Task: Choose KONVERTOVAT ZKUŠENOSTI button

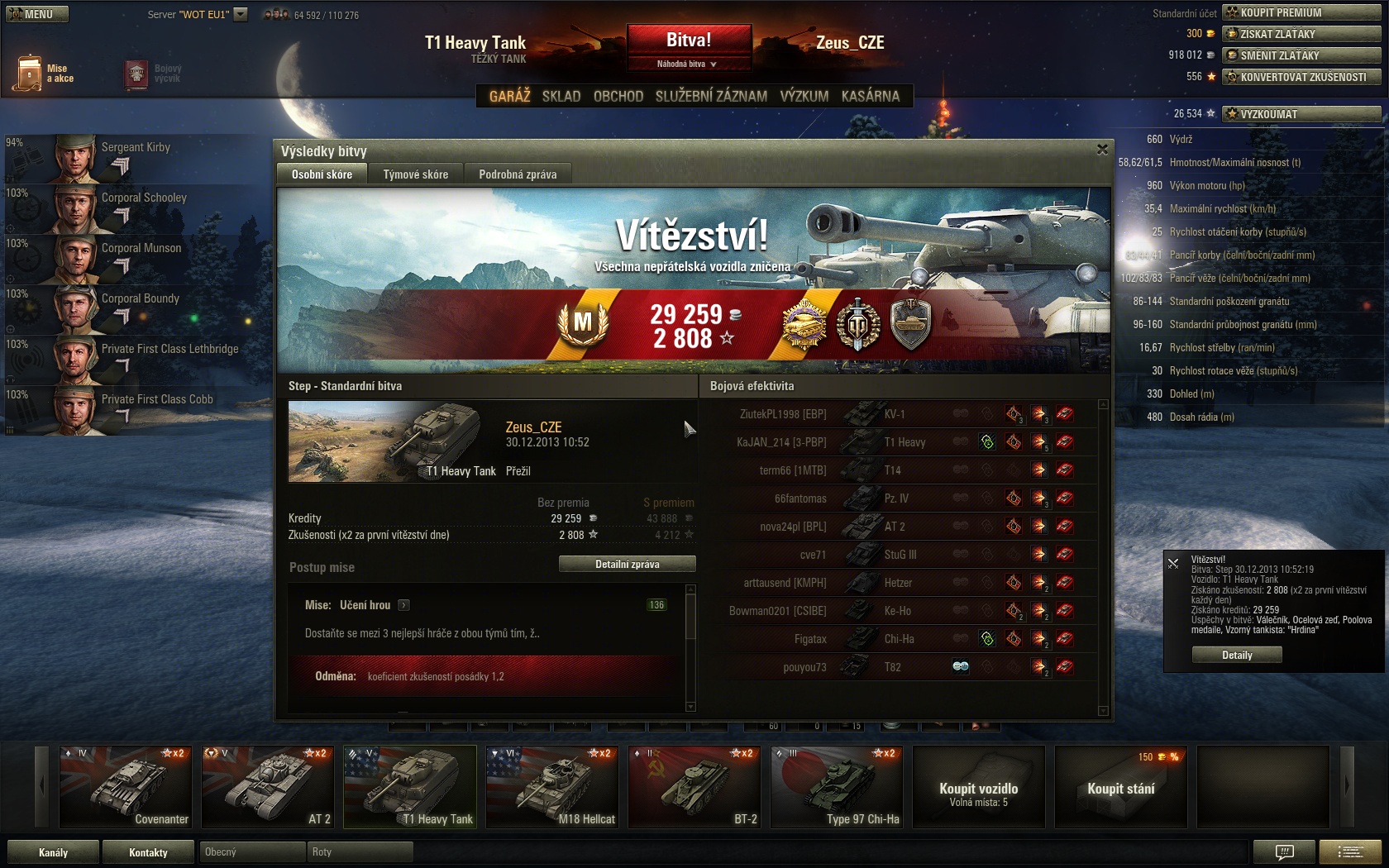Action: click(1302, 77)
